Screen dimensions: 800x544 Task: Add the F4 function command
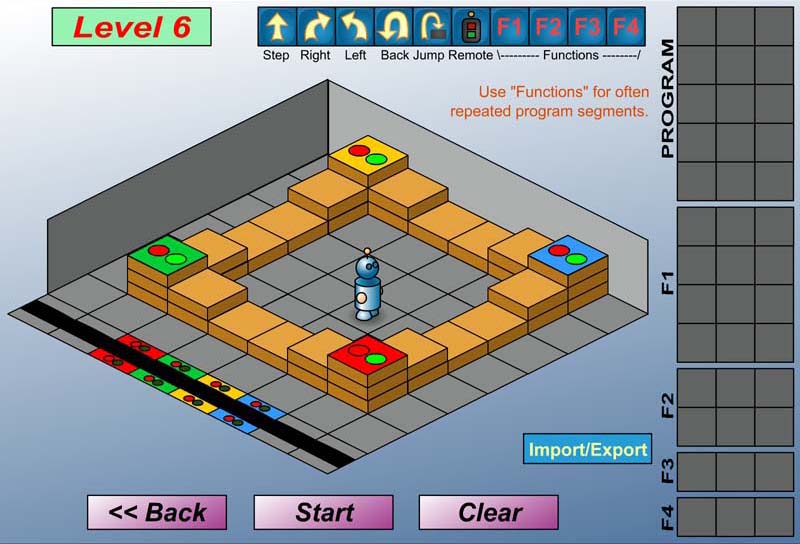[626, 26]
